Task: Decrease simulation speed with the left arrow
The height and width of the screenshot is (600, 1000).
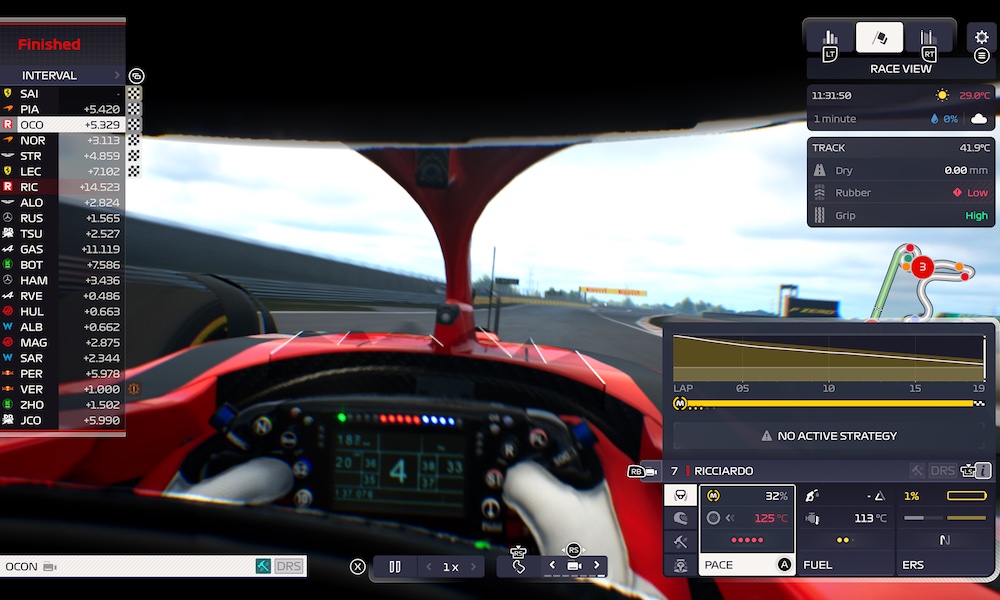Action: click(429, 567)
